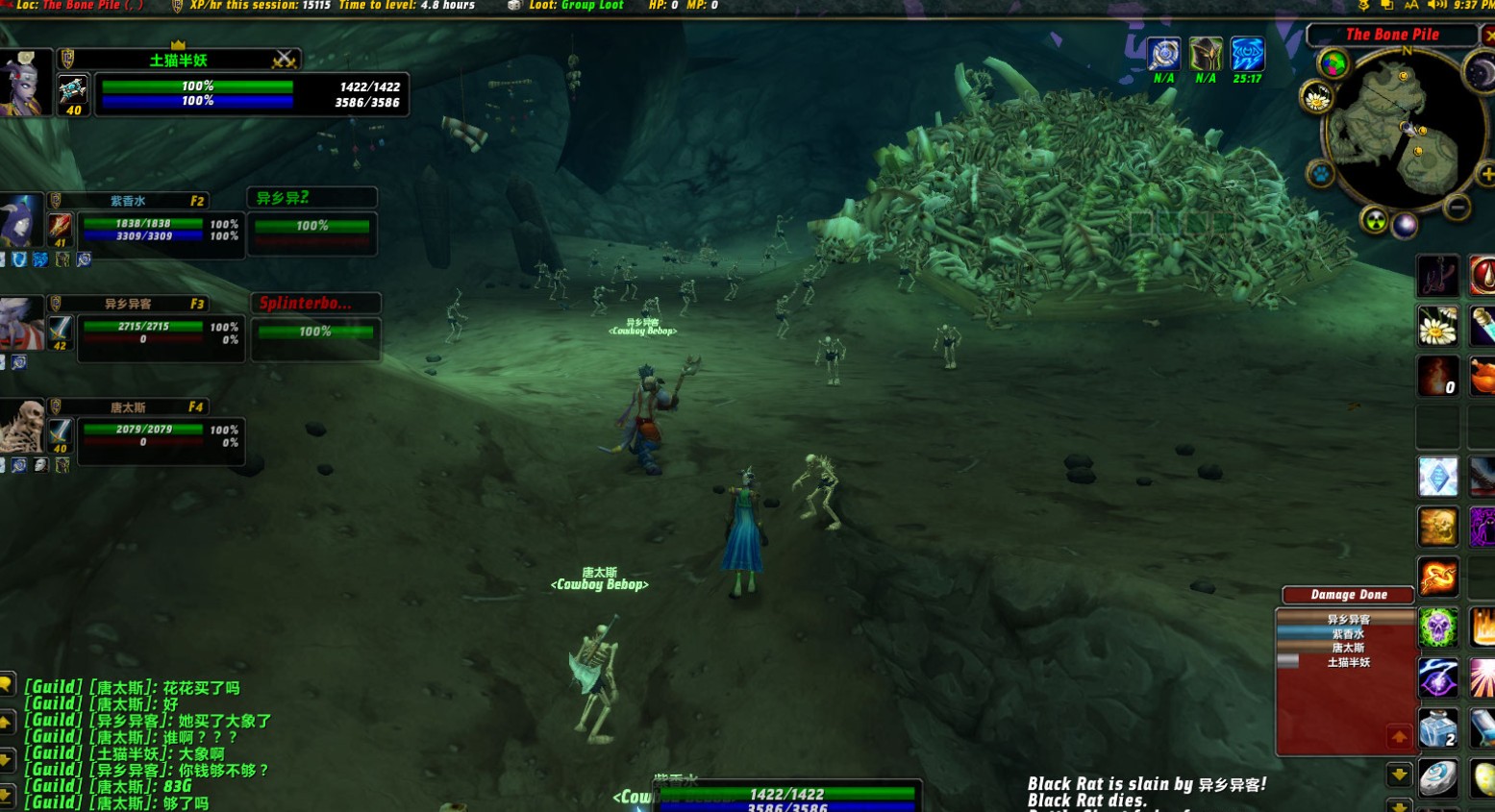Click the daisy flower minimap button
This screenshot has height=812, width=1495.
[x=1315, y=98]
